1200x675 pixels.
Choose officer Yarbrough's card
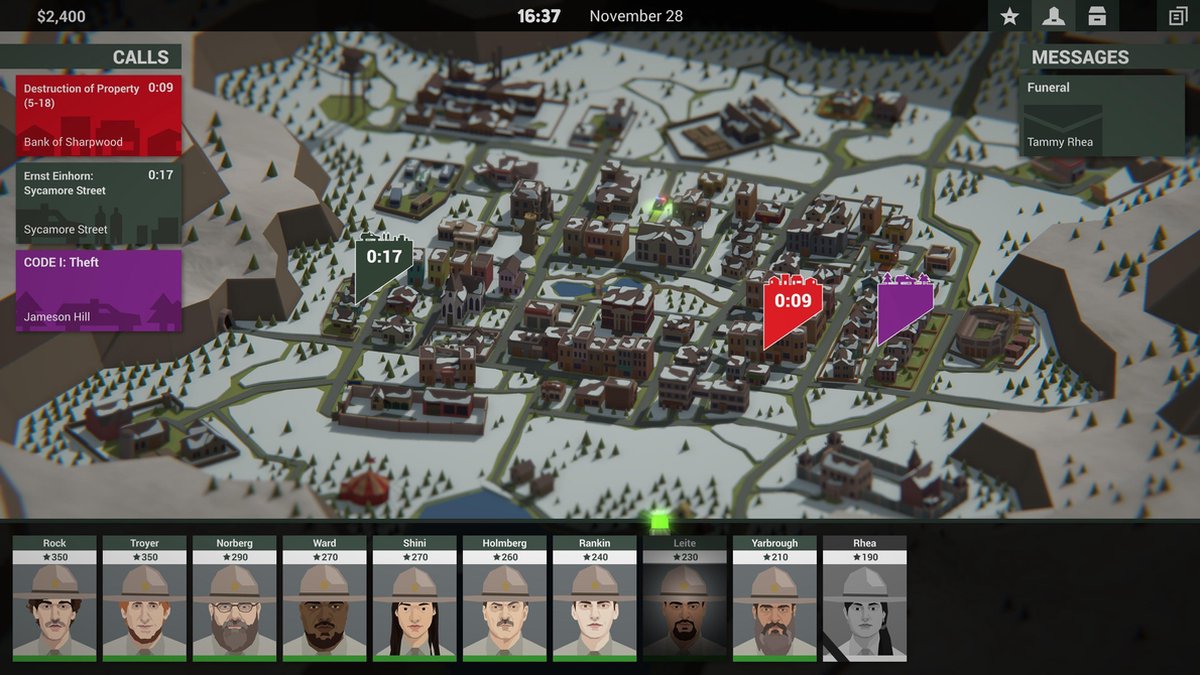click(x=775, y=598)
